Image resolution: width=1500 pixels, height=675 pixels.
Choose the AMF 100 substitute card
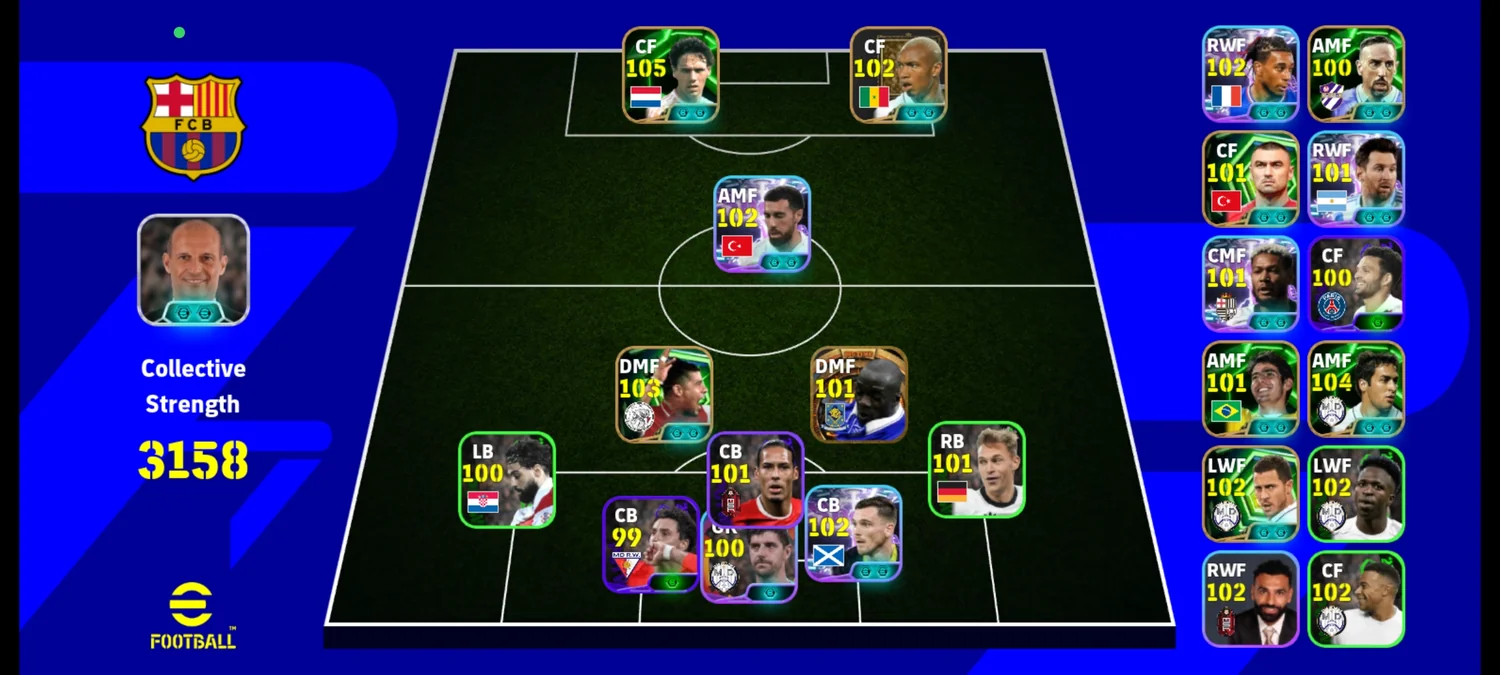[1356, 74]
